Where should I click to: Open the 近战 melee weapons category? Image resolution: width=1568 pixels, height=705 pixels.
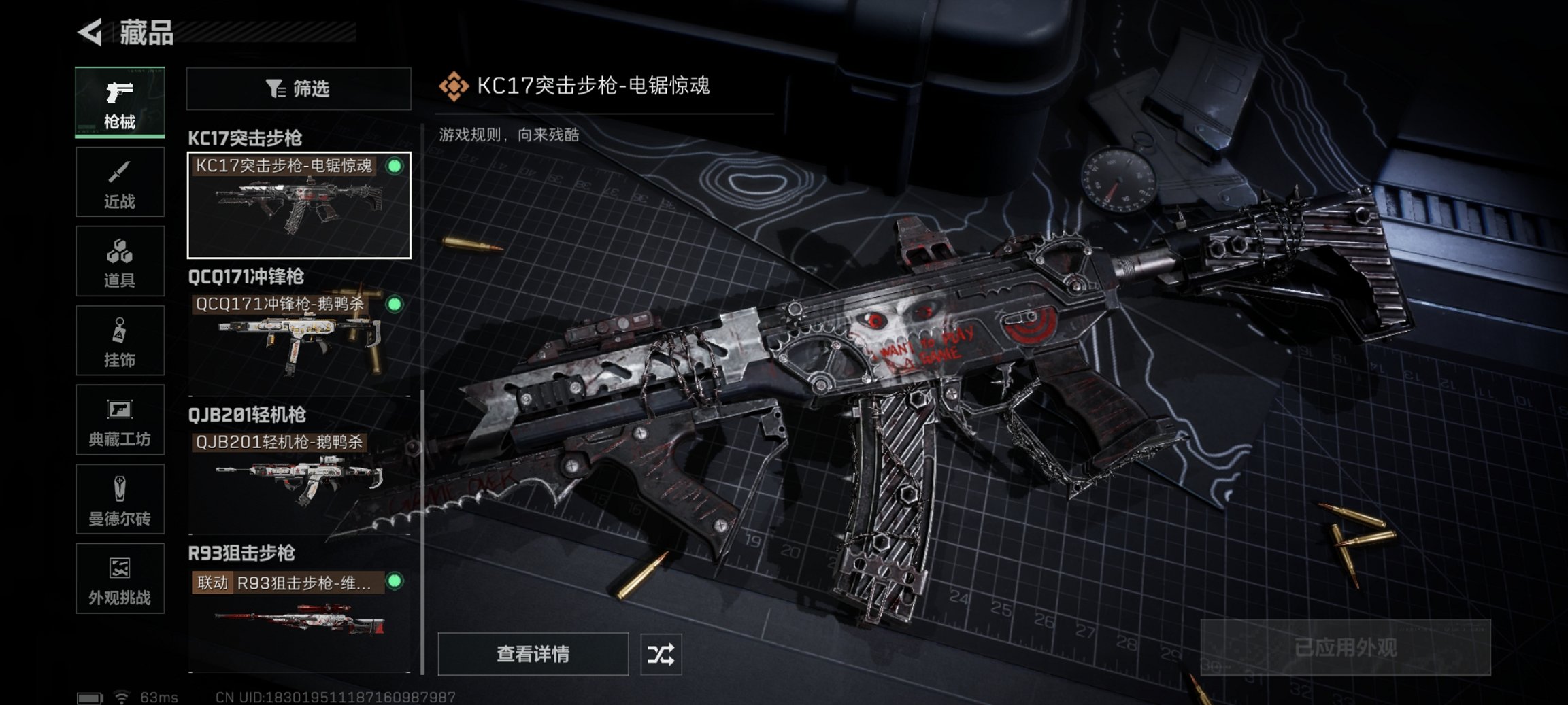[x=120, y=182]
